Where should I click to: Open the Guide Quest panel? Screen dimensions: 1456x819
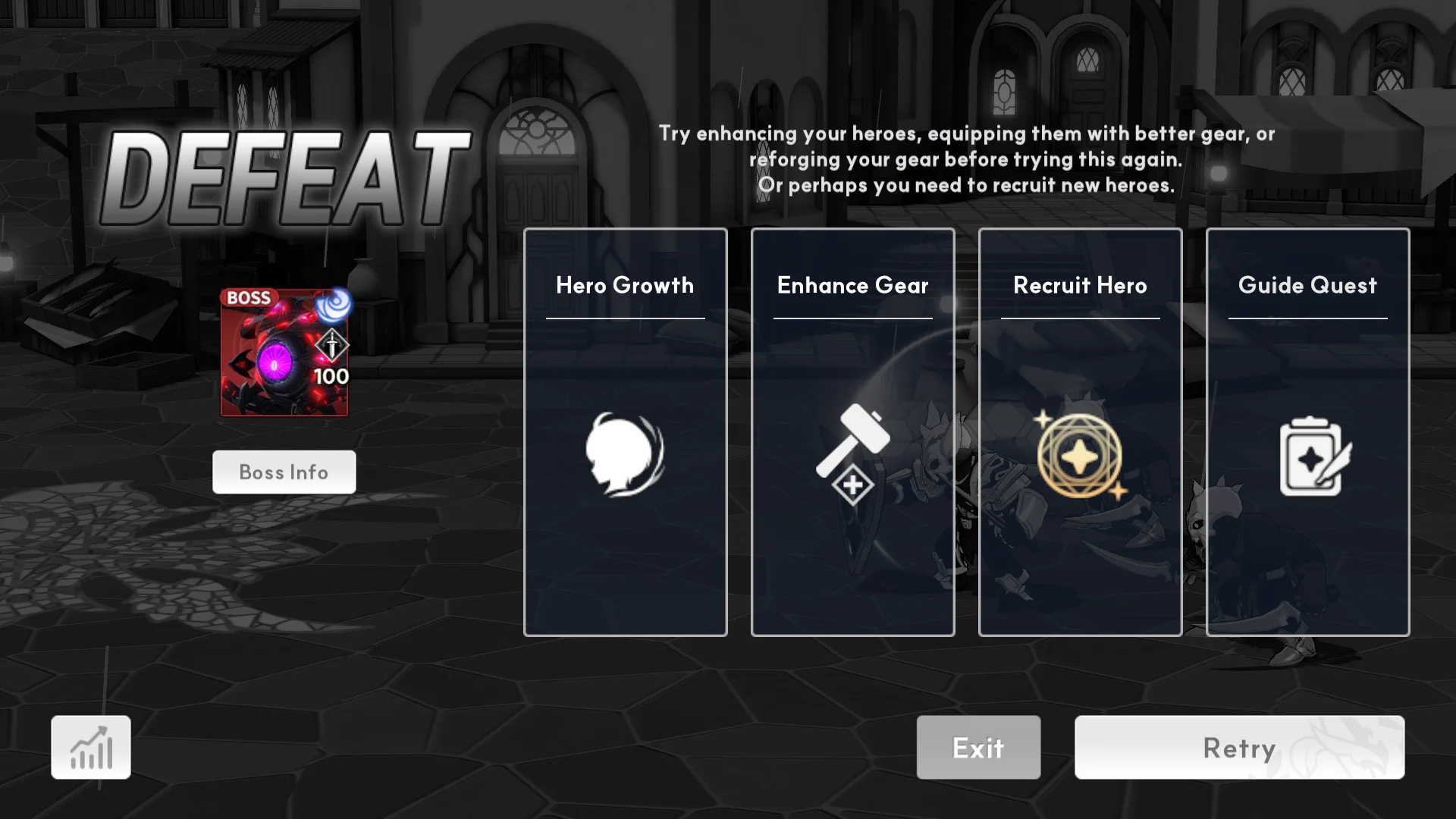pos(1307,431)
